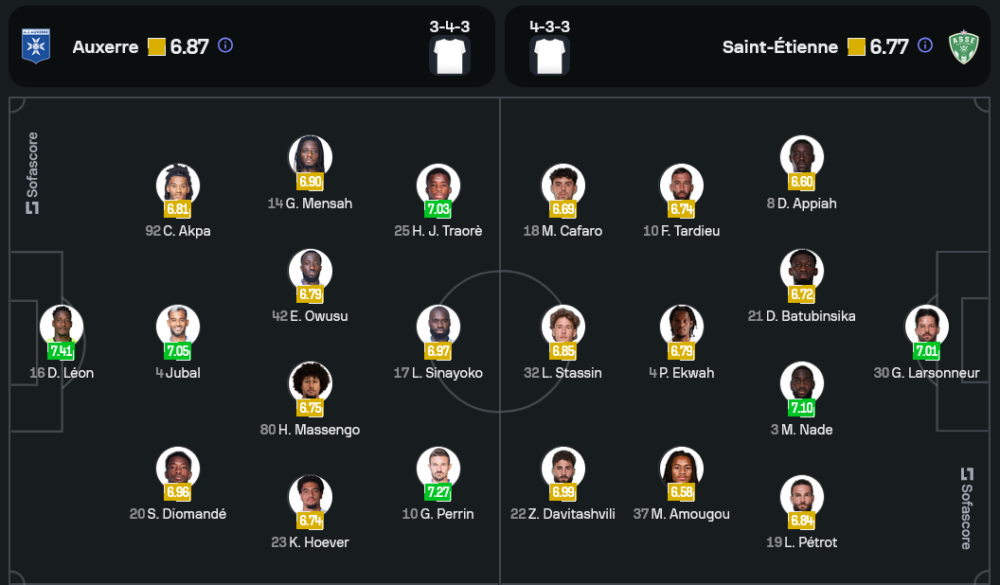Click the Auxerre 3-4-3 shirt icon

click(450, 56)
